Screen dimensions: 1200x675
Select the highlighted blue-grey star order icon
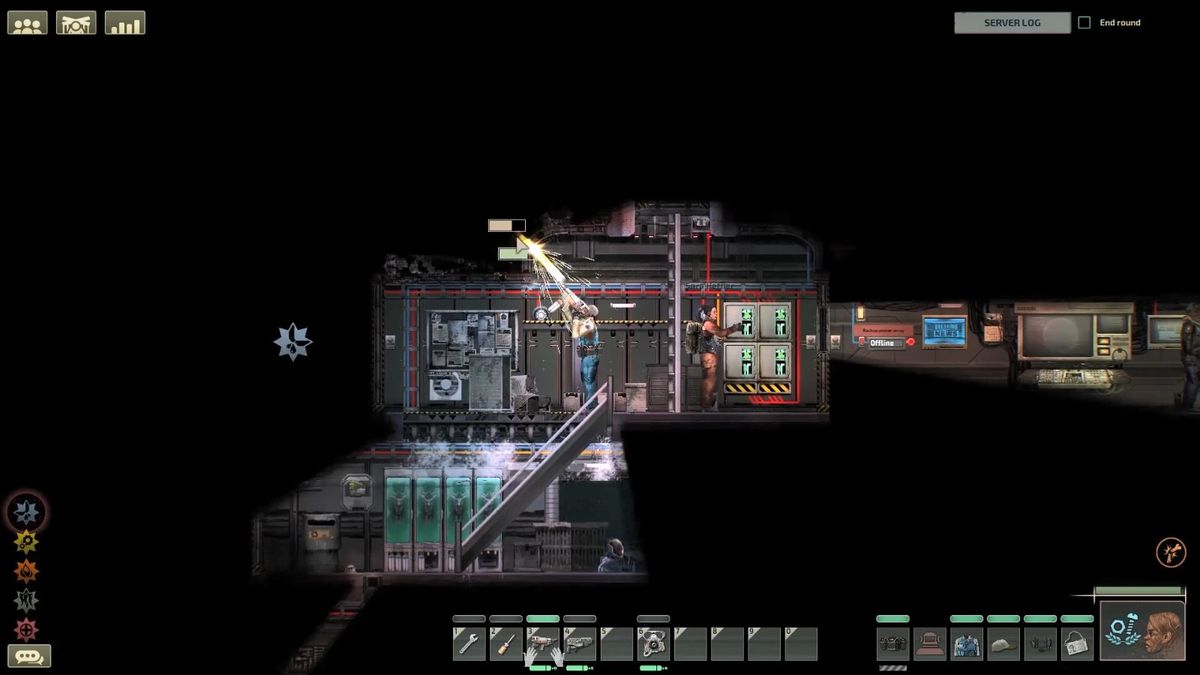pos(26,512)
